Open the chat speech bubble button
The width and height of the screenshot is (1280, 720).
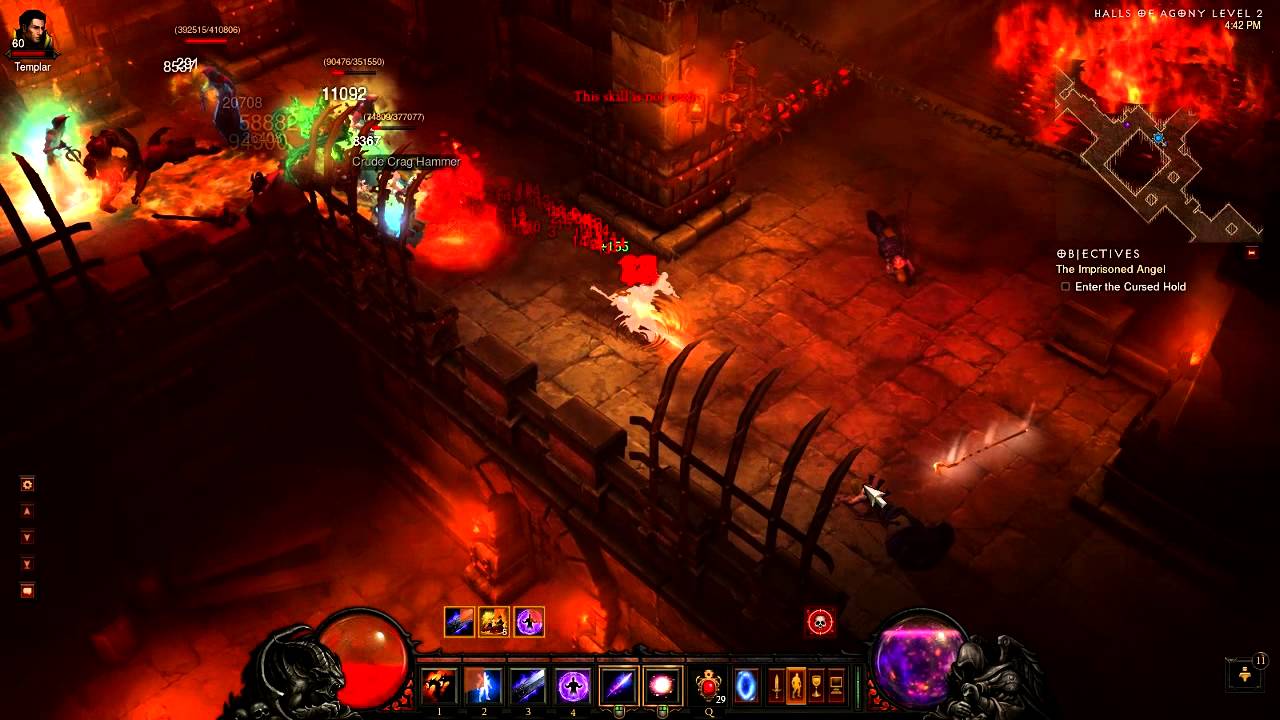(x=27, y=591)
